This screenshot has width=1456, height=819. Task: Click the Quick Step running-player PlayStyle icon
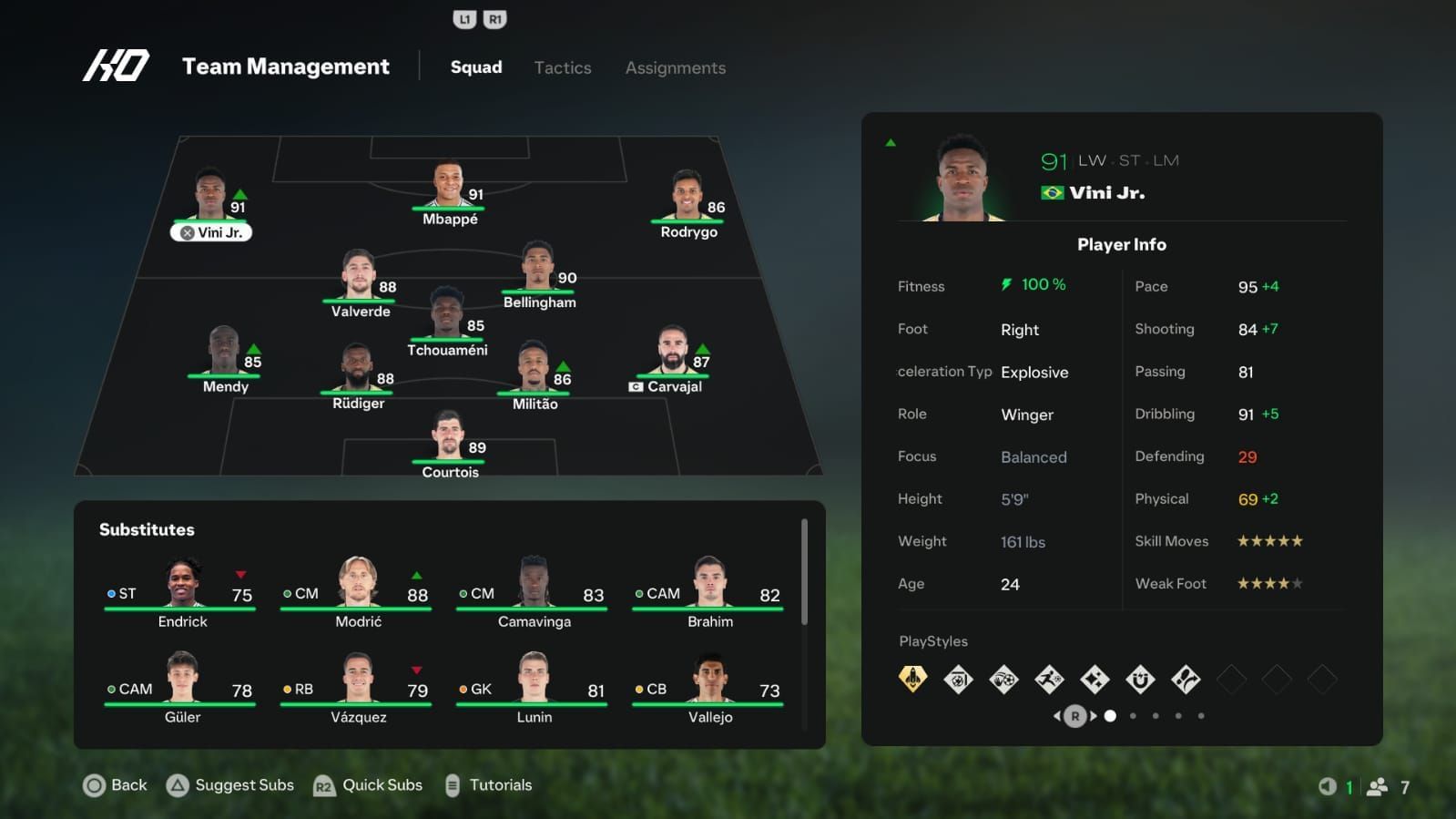click(x=1049, y=680)
